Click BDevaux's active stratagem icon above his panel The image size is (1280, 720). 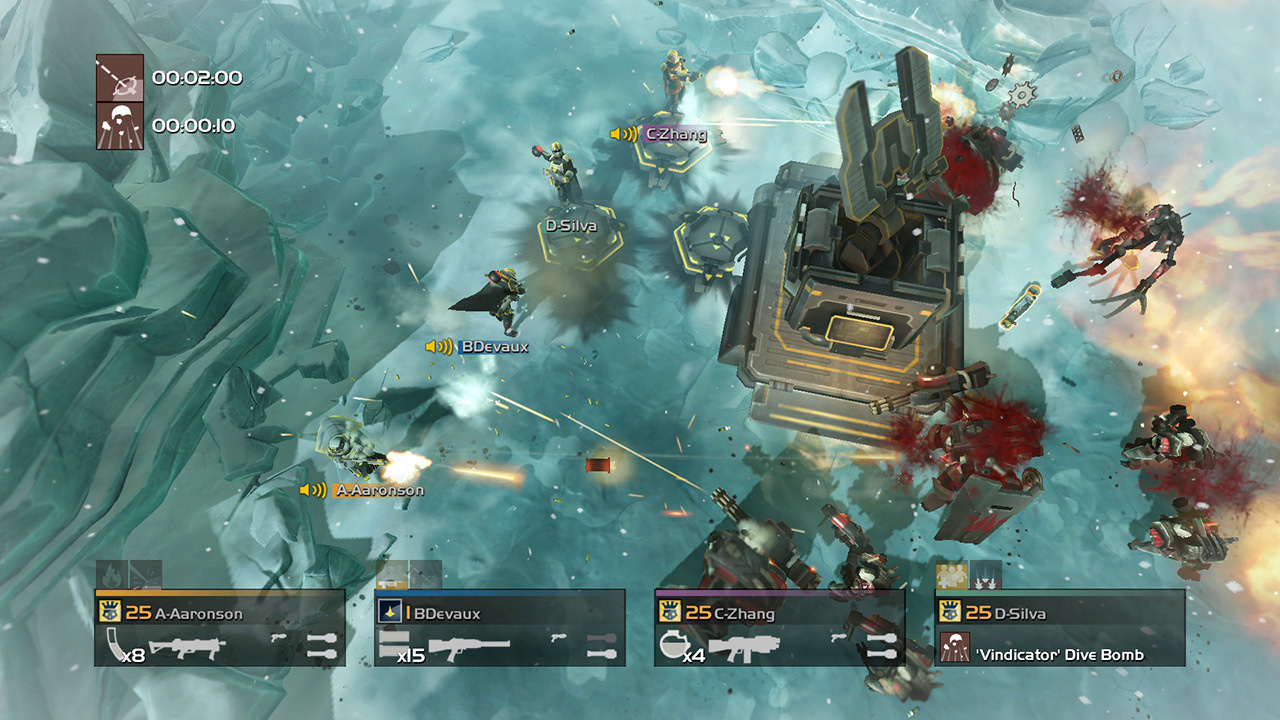392,576
